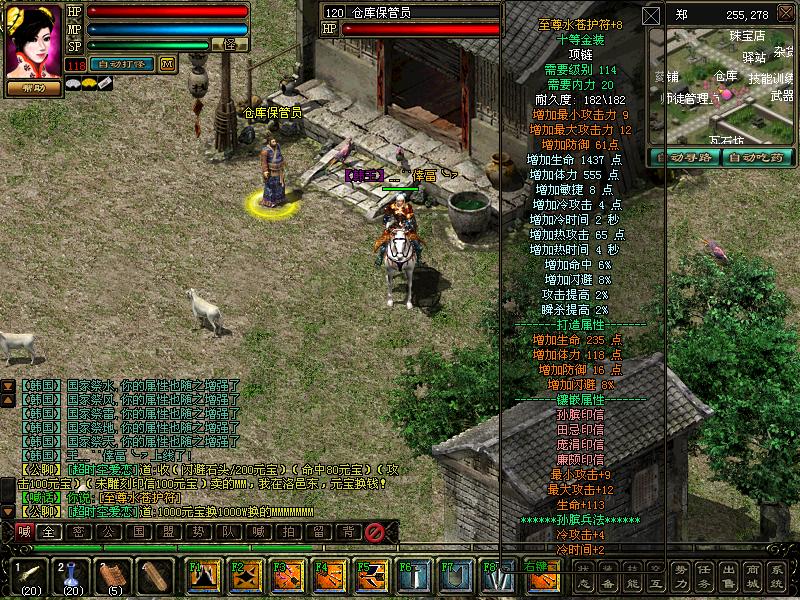Use the item in hotbar slot 1
The height and width of the screenshot is (600, 800).
[28, 573]
